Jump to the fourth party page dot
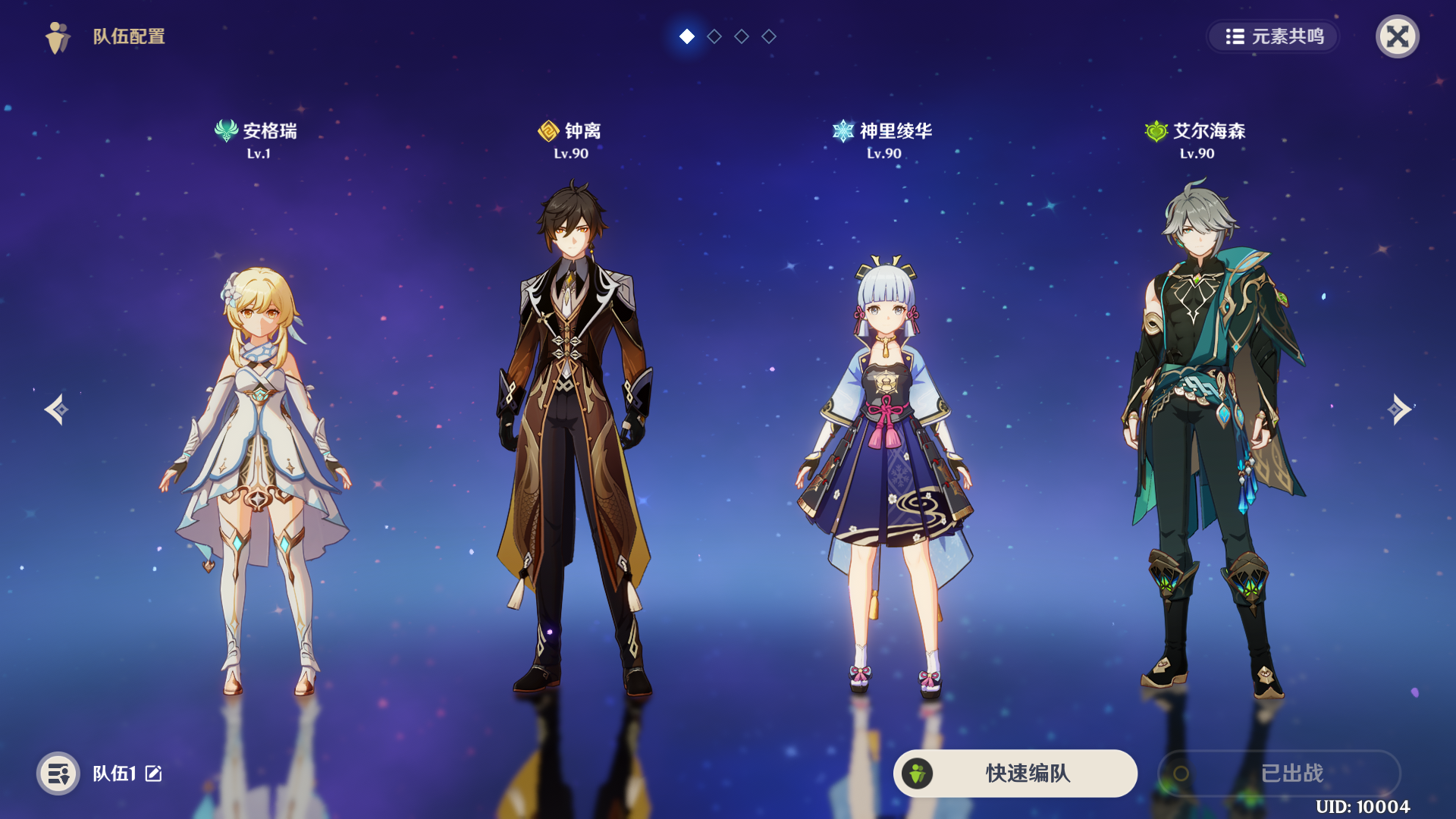This screenshot has height=819, width=1456. (769, 36)
